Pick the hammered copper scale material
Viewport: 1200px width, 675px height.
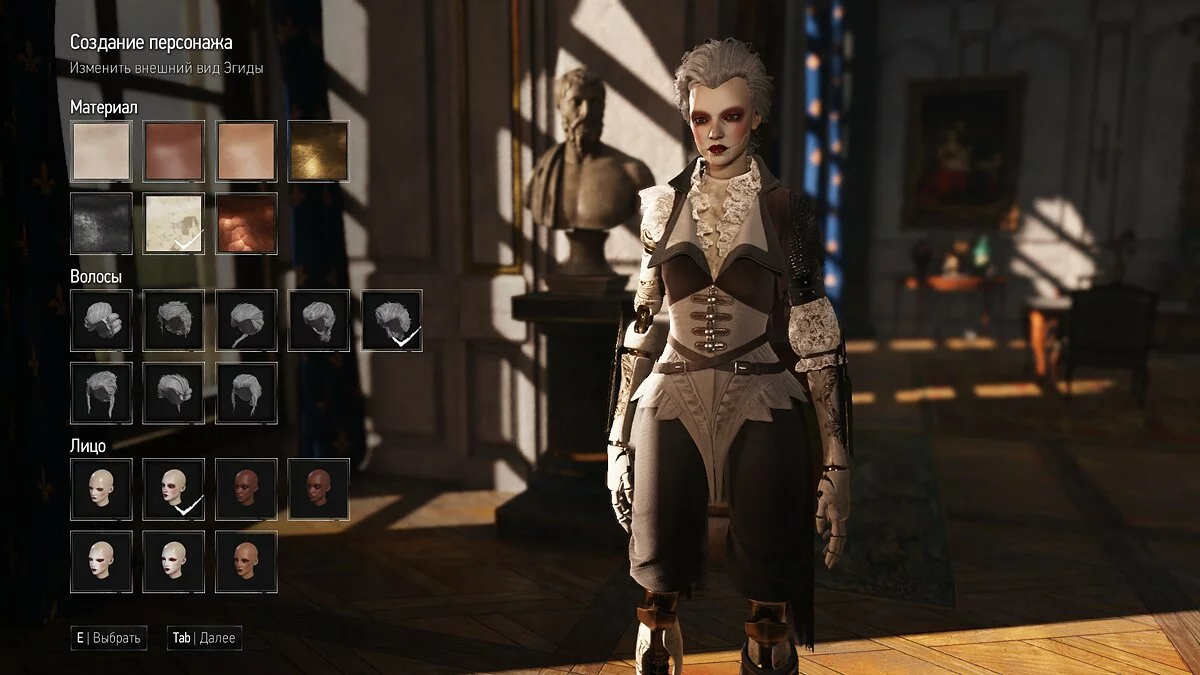coord(246,223)
